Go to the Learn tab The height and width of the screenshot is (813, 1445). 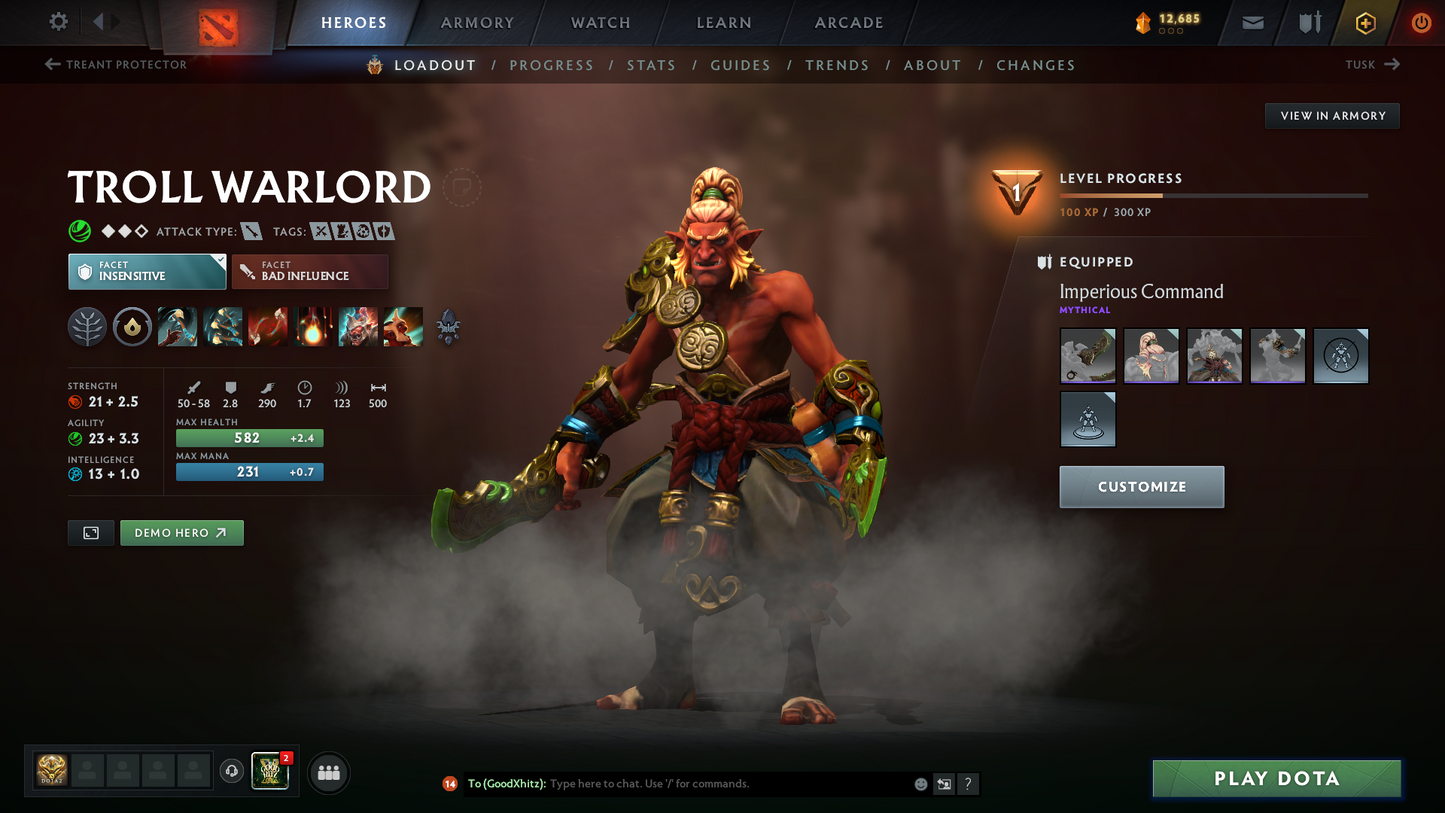point(723,23)
